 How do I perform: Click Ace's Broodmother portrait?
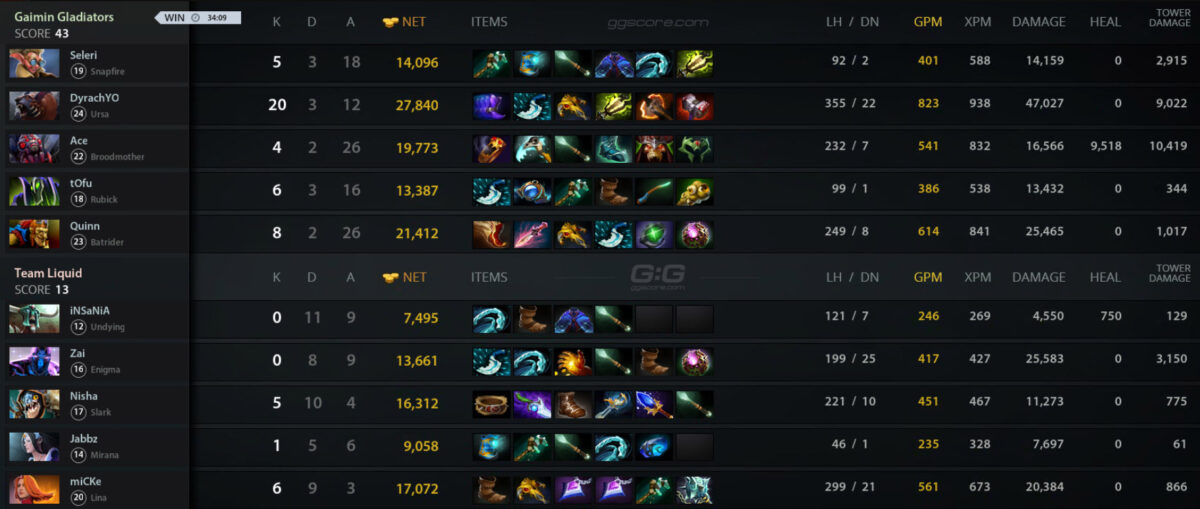(34, 148)
